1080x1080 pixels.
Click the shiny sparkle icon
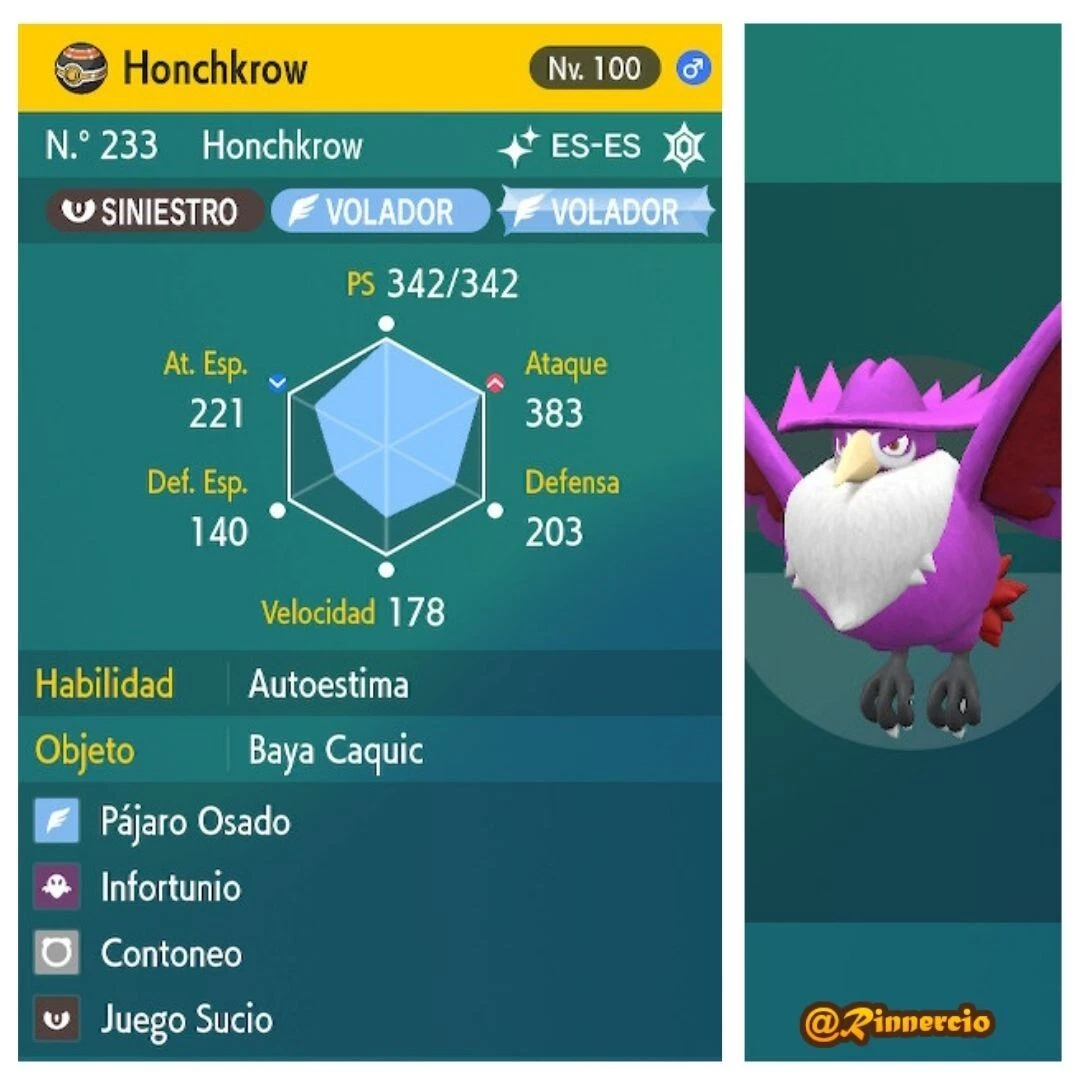pos(519,147)
